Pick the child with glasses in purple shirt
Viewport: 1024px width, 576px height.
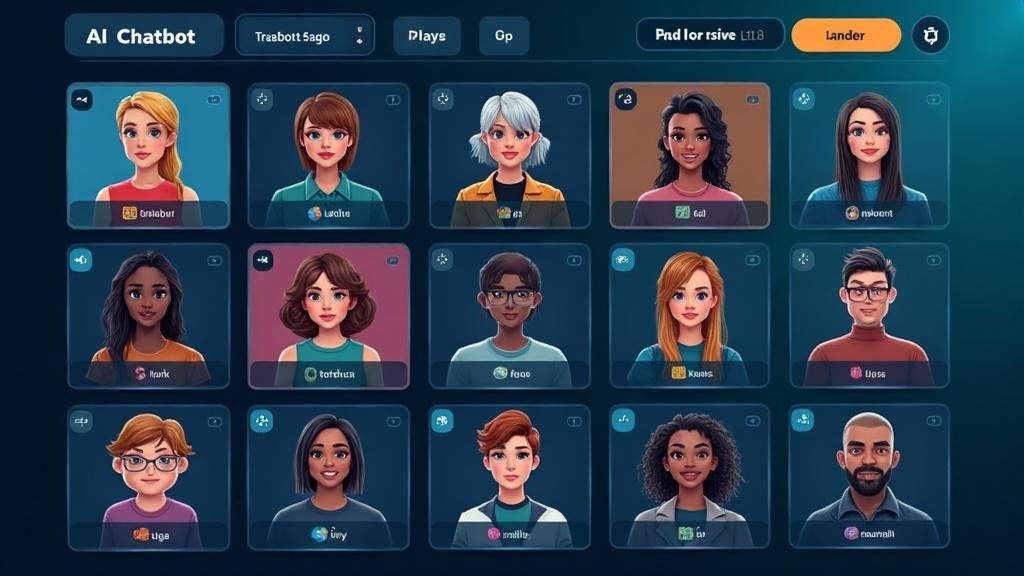point(148,476)
